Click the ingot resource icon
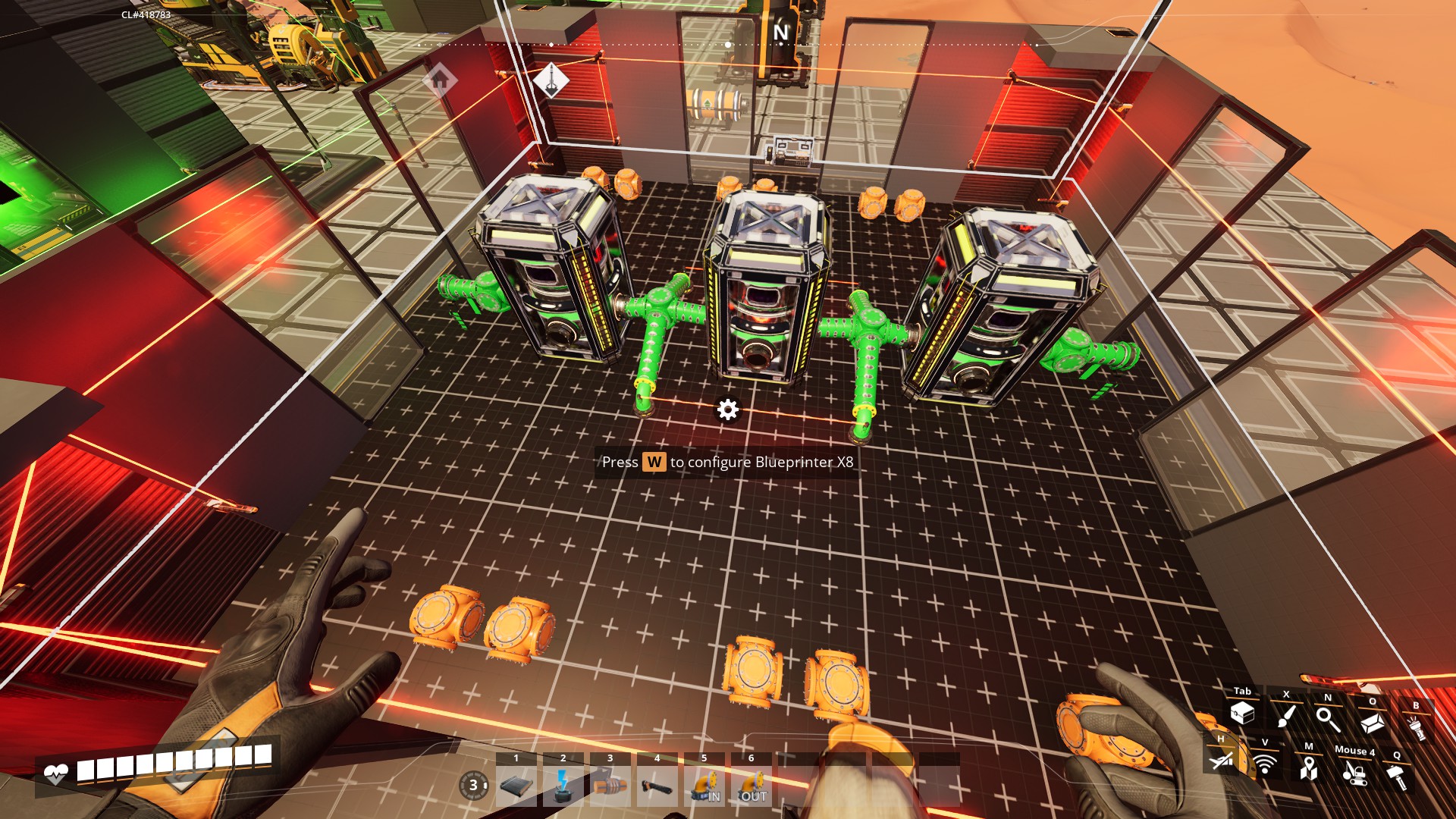The height and width of the screenshot is (819, 1456). 1372,723
